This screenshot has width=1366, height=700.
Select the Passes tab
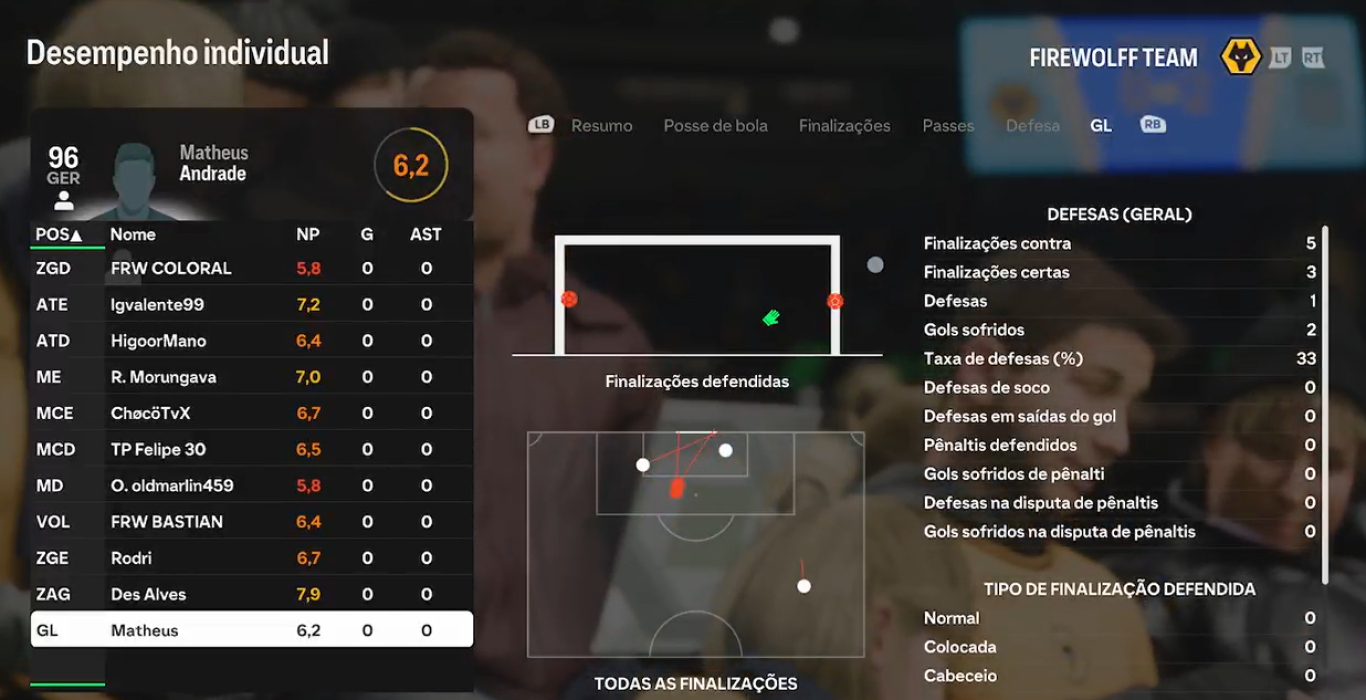tap(947, 126)
